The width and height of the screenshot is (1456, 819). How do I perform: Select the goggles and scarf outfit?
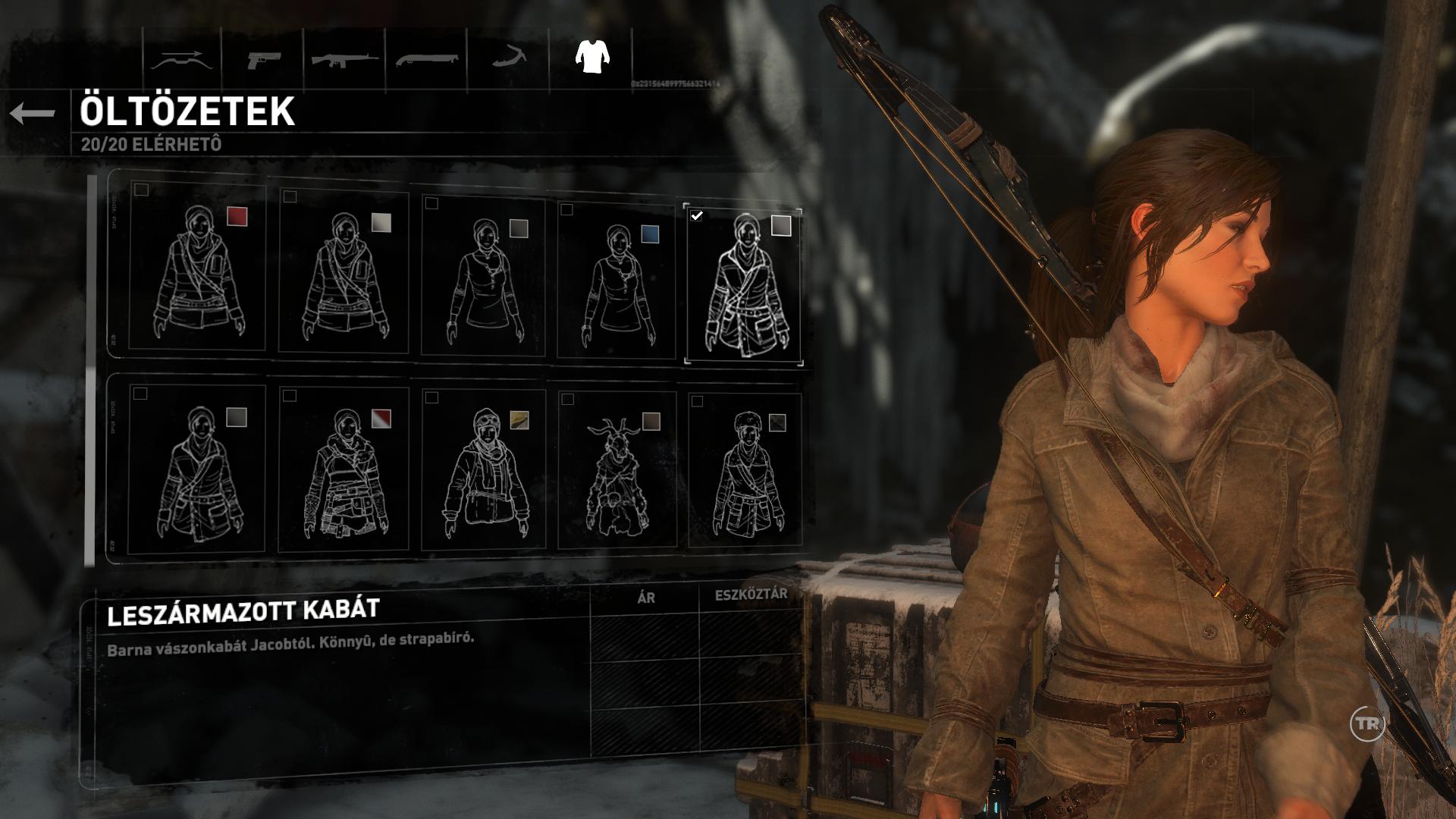pyautogui.click(x=483, y=470)
